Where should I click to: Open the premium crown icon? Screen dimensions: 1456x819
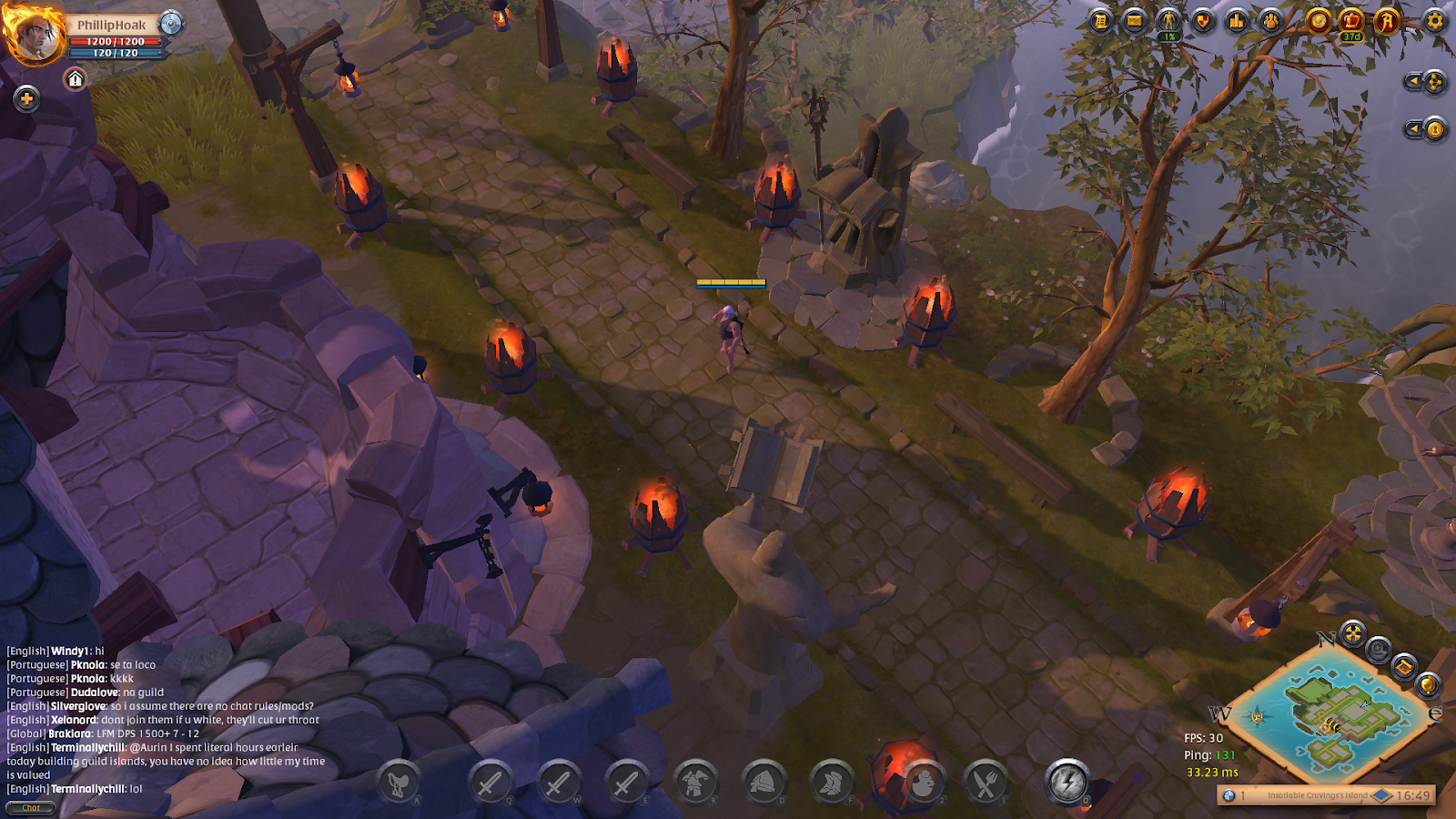click(1352, 20)
